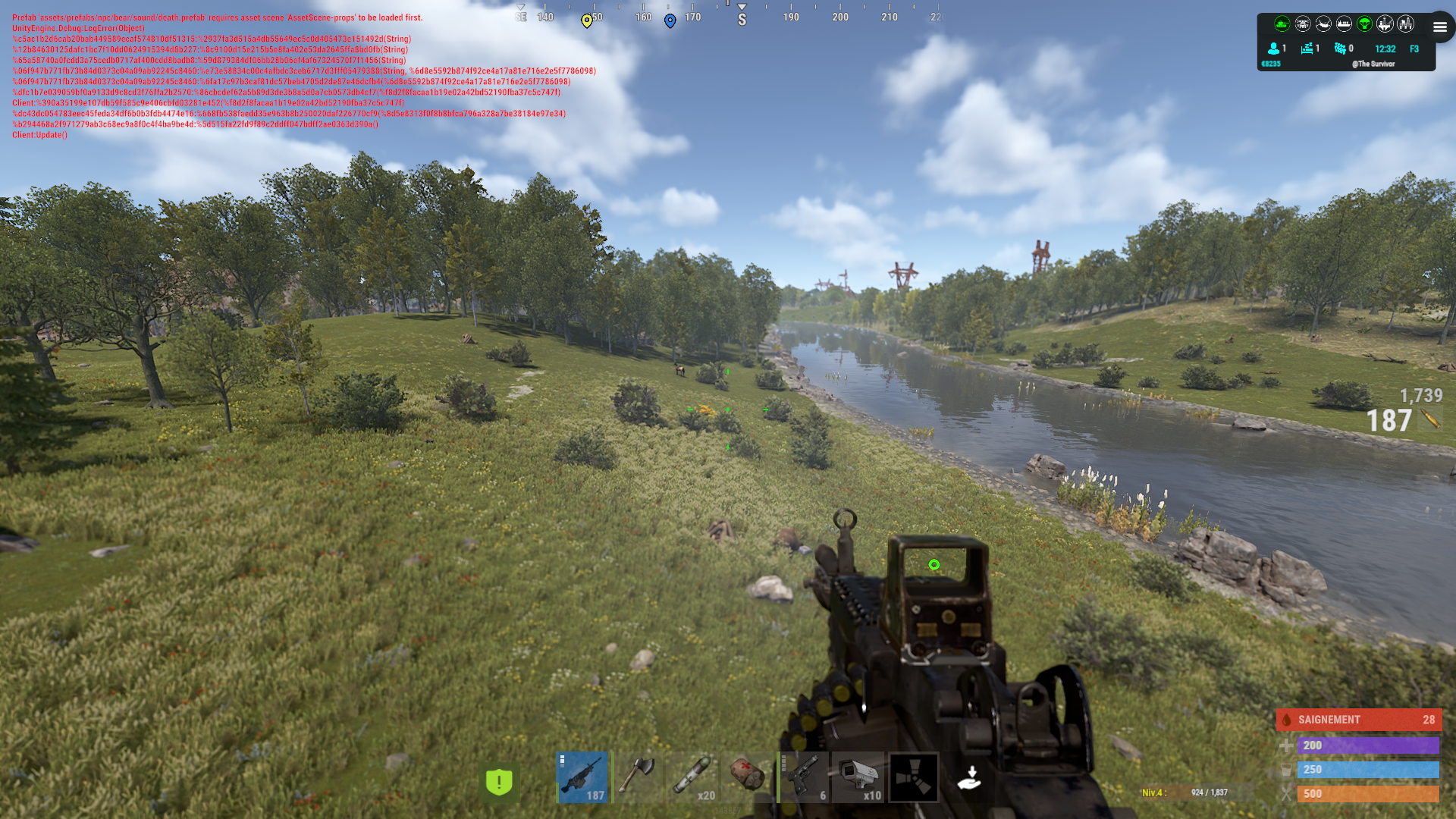Click the small oil rig event icon
1456x819 pixels.
point(1385,24)
